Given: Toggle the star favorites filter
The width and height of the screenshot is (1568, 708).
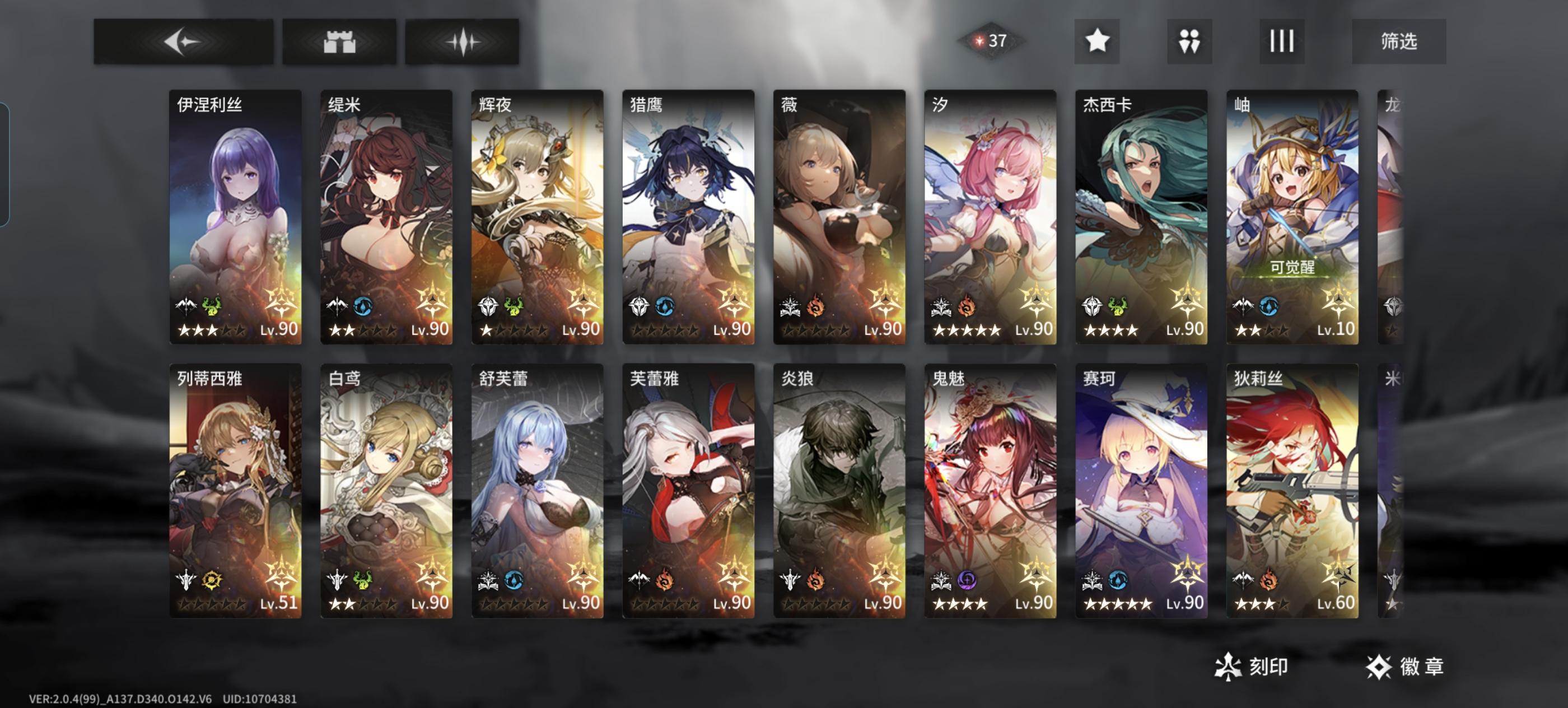Looking at the screenshot, I should click(x=1099, y=41).
